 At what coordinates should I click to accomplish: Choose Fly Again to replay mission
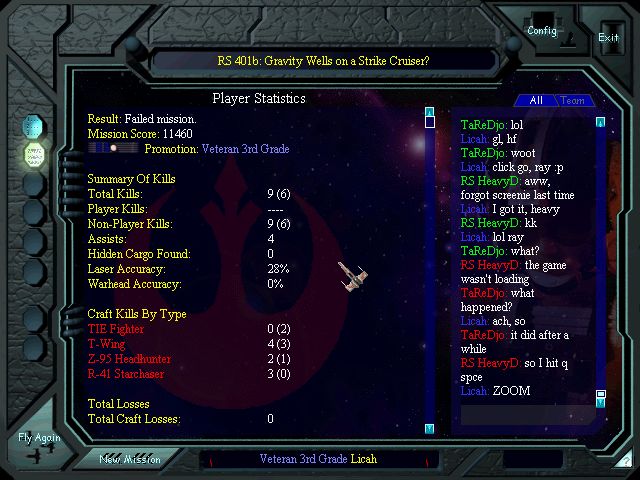[x=39, y=438]
